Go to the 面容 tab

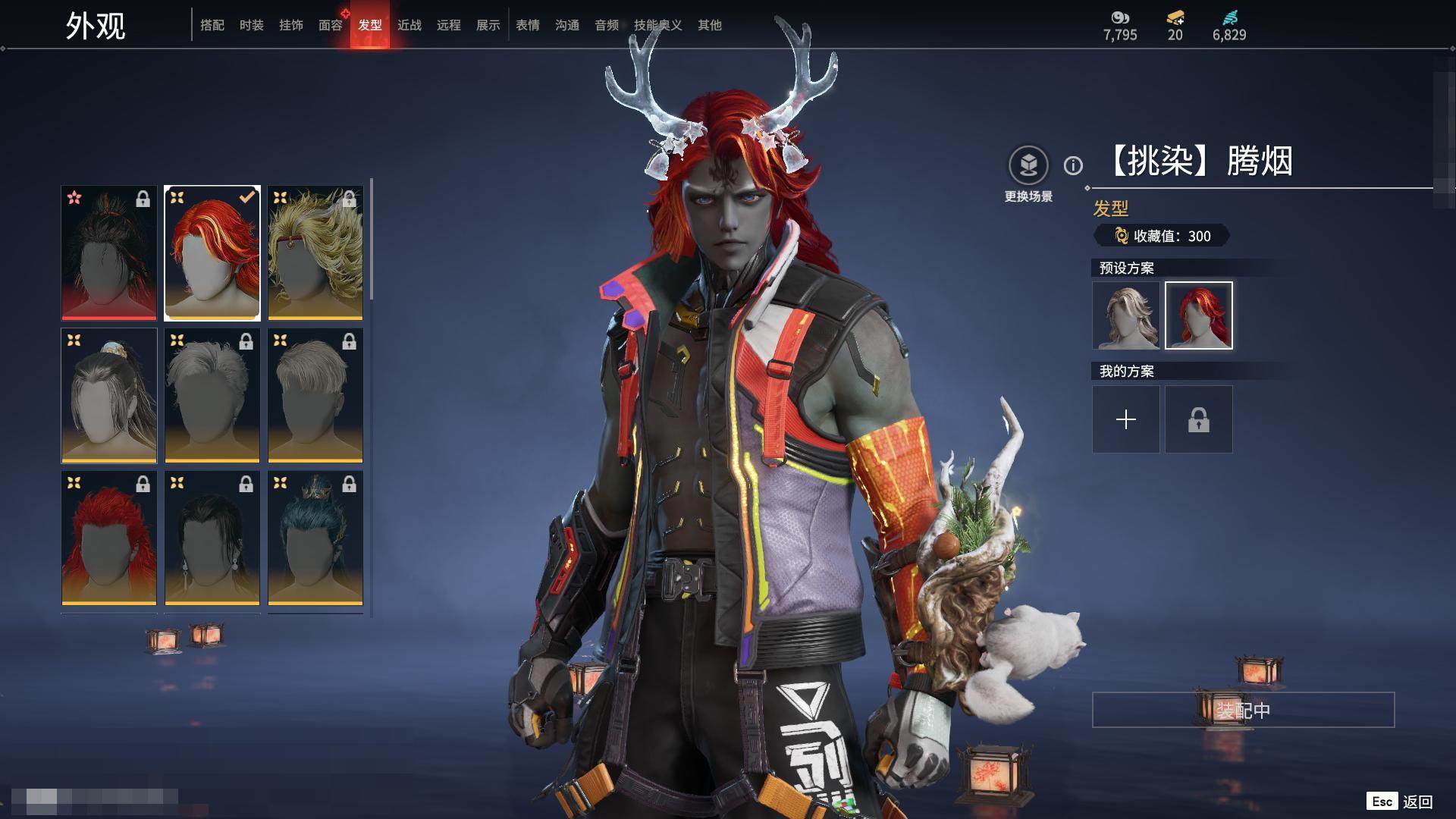pyautogui.click(x=331, y=25)
